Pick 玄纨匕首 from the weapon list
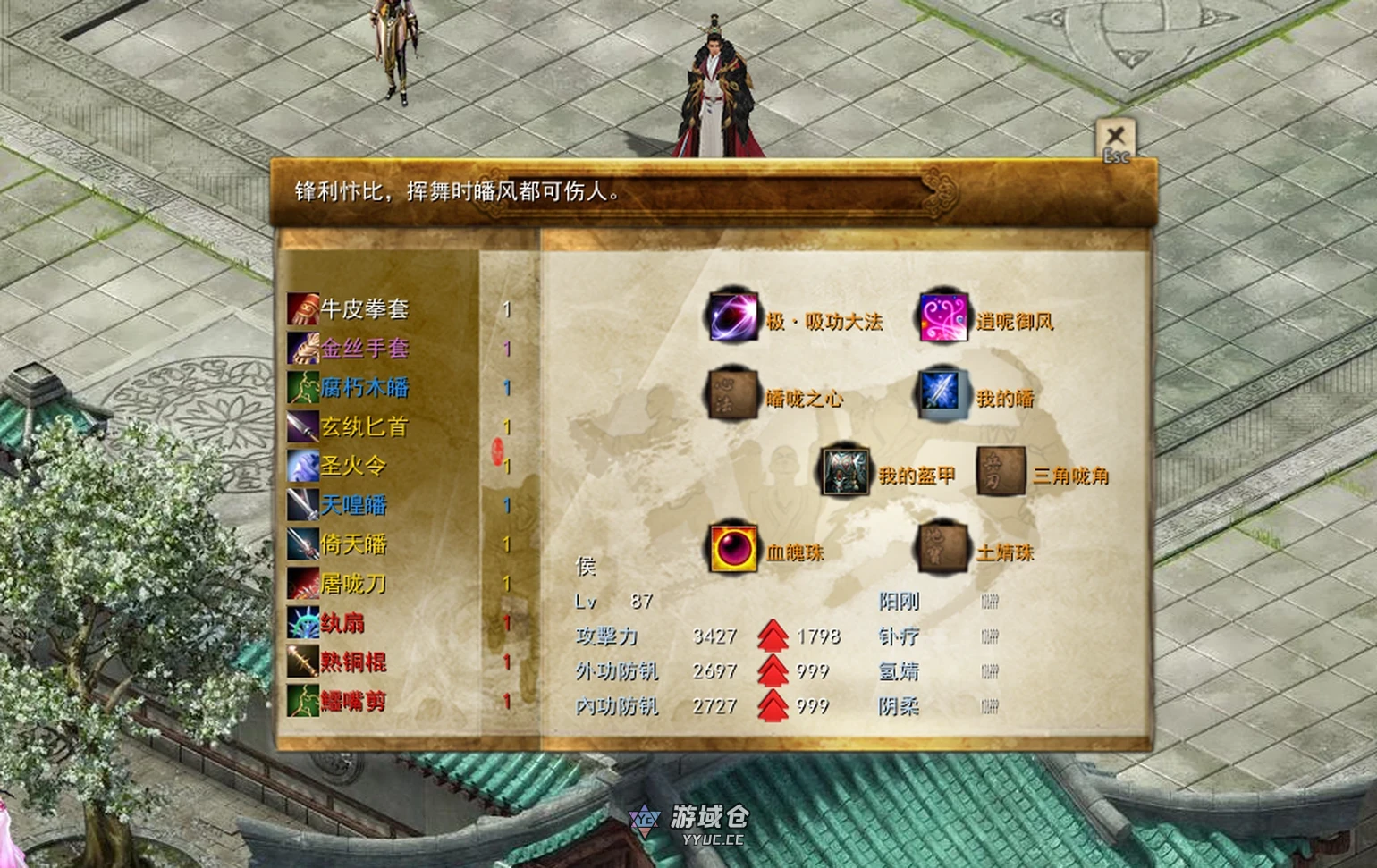The height and width of the screenshot is (868, 1377). tap(364, 427)
